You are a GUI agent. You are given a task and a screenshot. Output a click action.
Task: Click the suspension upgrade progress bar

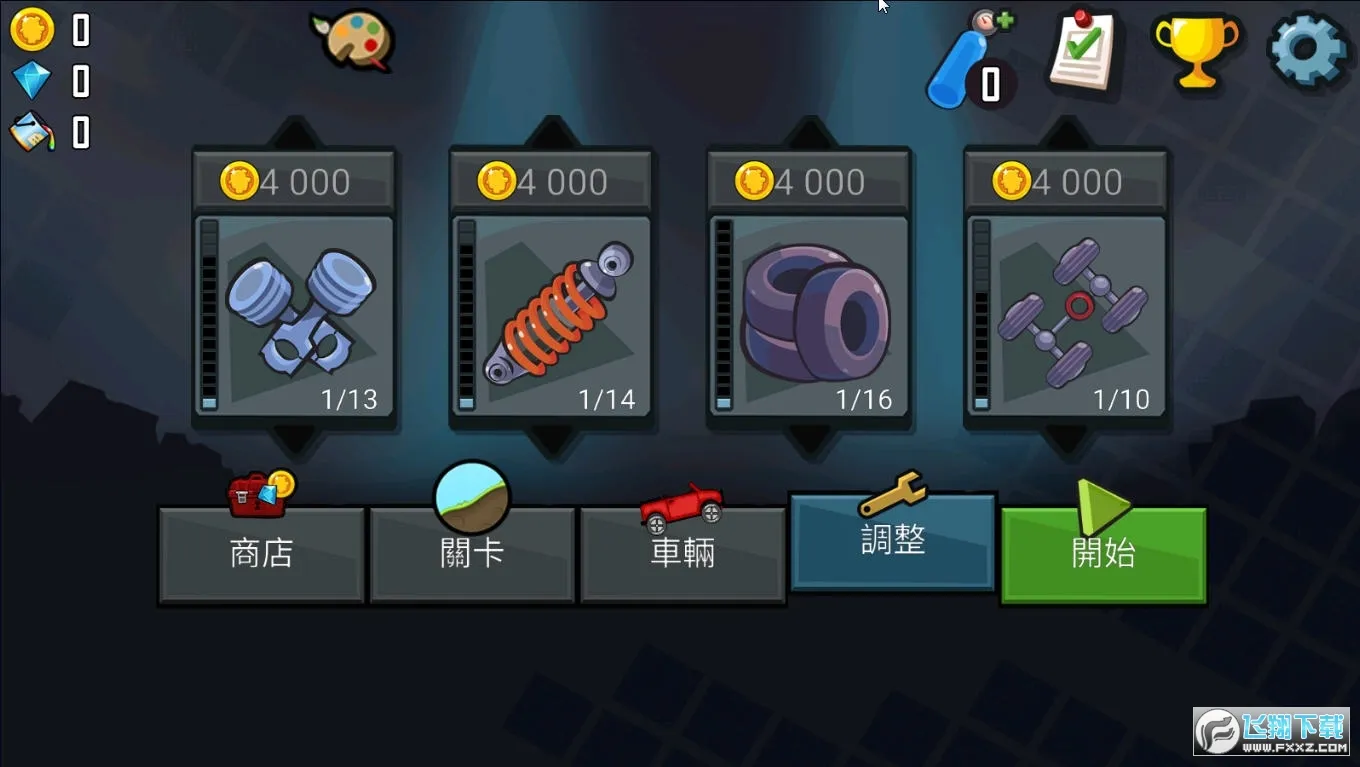(x=464, y=315)
